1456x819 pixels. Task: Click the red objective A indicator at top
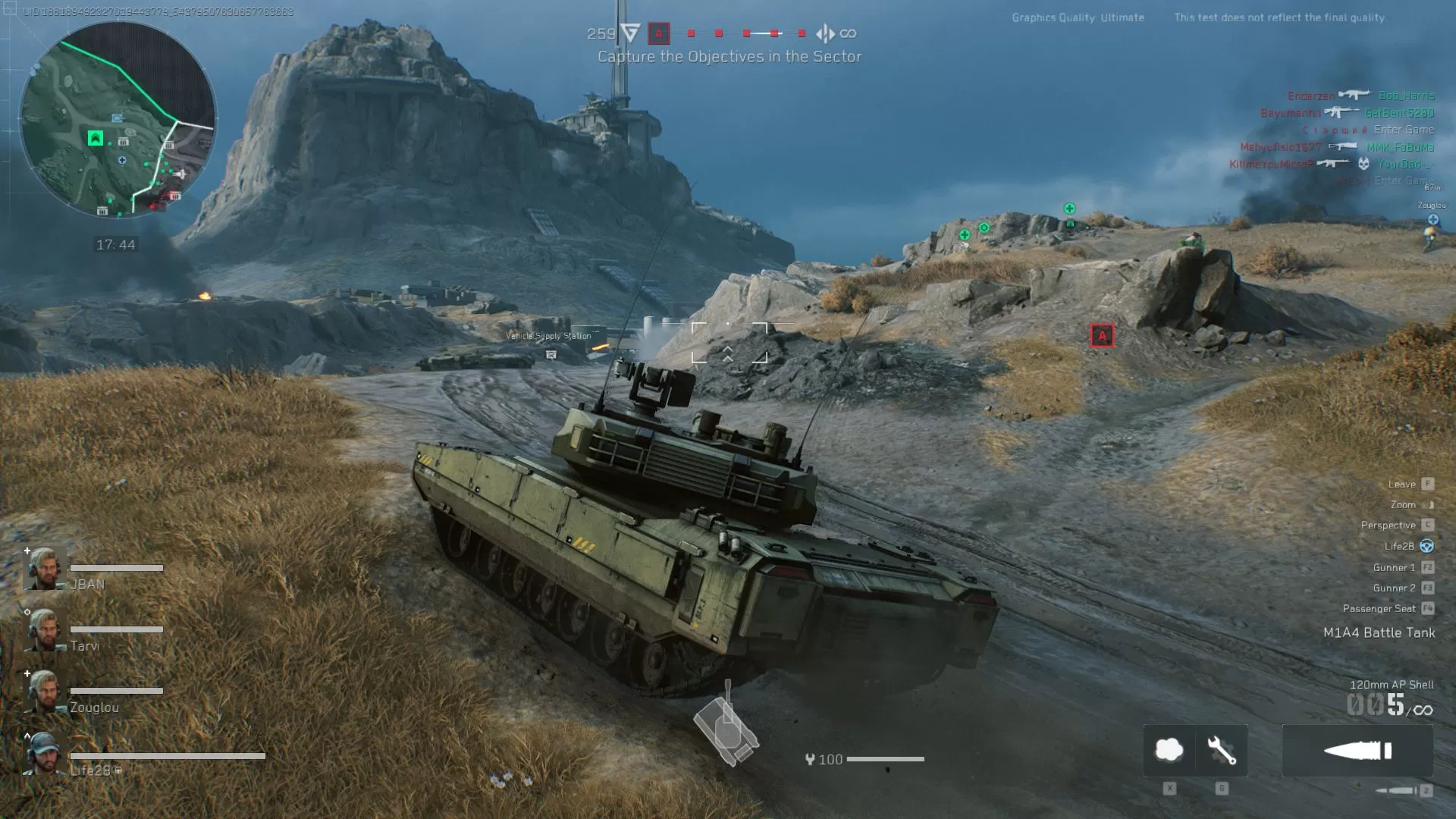[x=658, y=33]
